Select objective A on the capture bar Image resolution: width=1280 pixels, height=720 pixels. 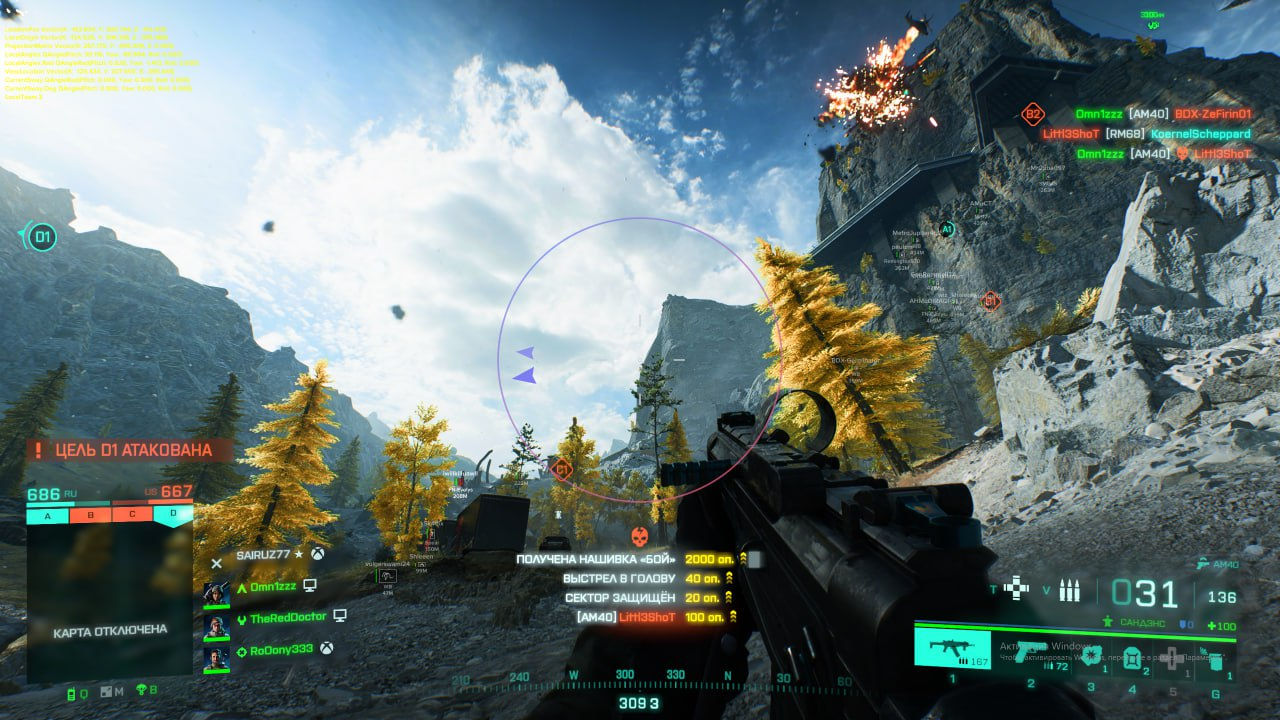[x=47, y=516]
